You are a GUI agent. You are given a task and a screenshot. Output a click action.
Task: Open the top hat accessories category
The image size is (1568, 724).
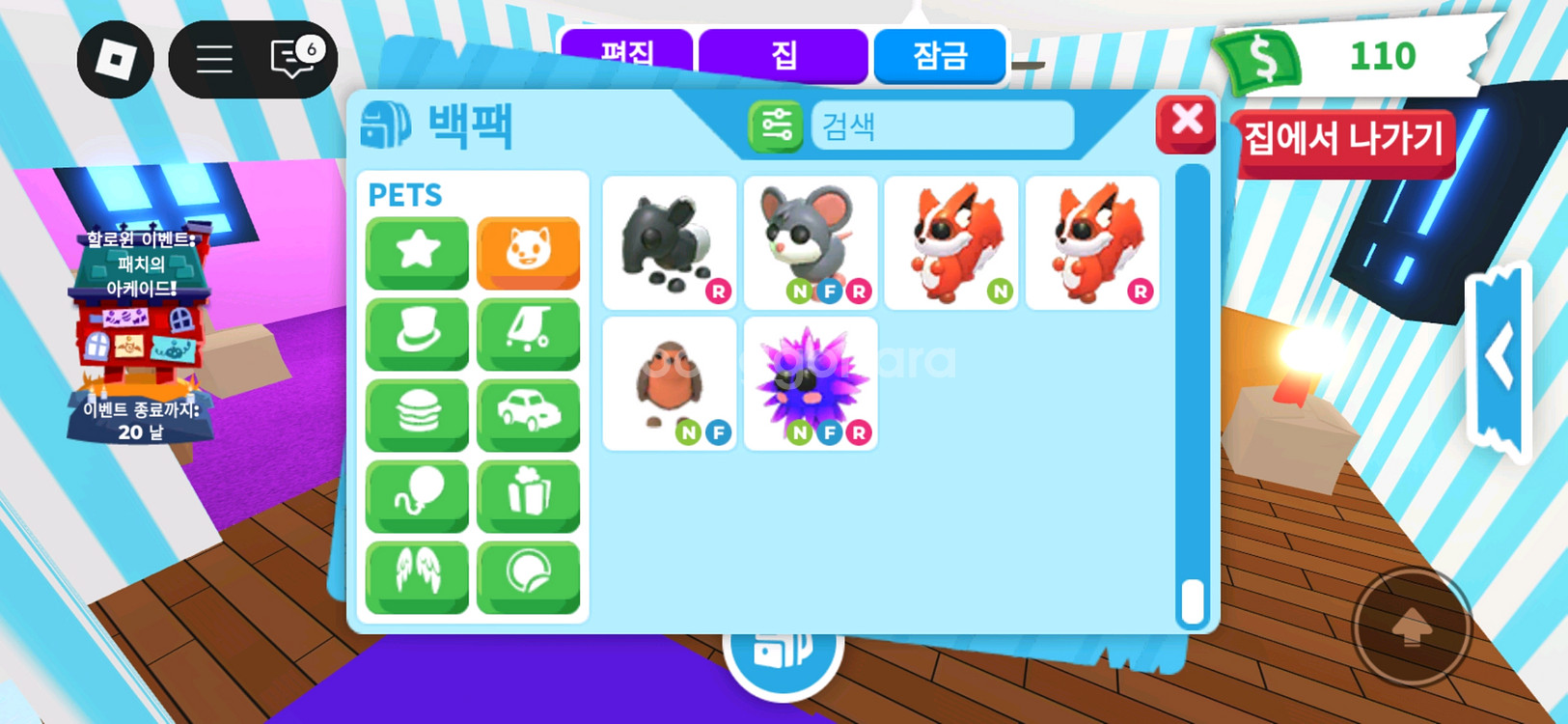417,332
